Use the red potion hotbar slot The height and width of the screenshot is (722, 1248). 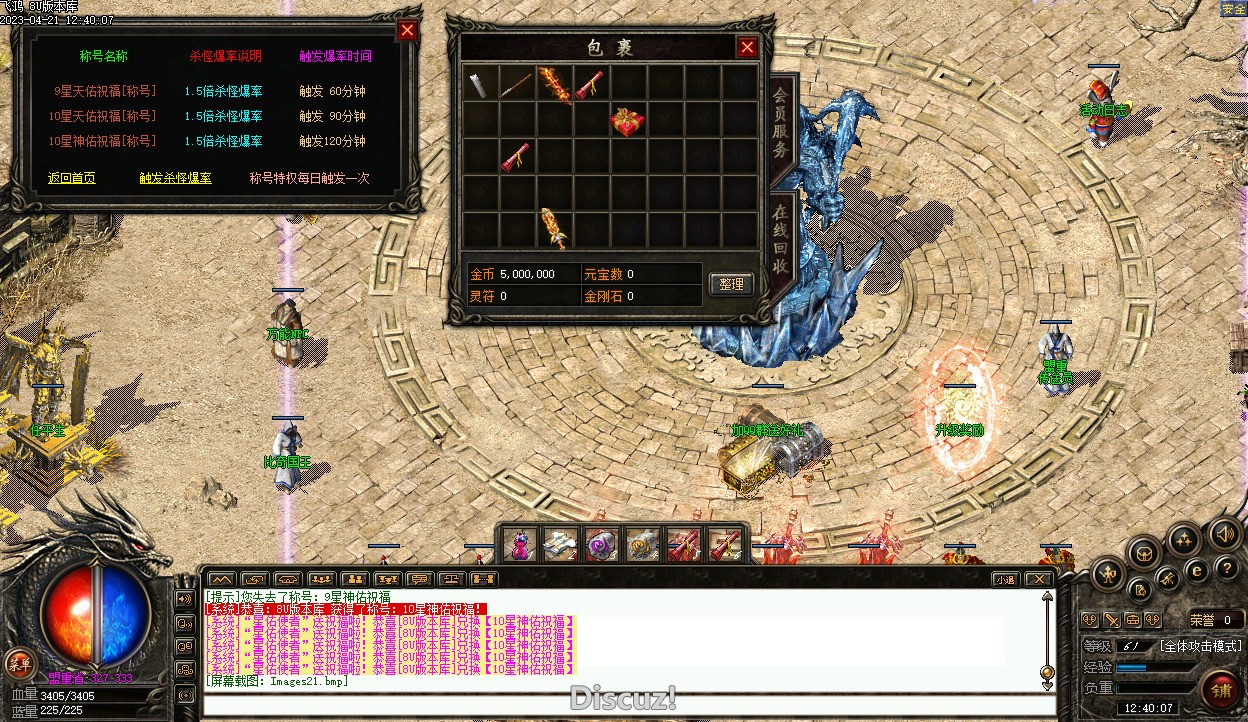point(519,545)
